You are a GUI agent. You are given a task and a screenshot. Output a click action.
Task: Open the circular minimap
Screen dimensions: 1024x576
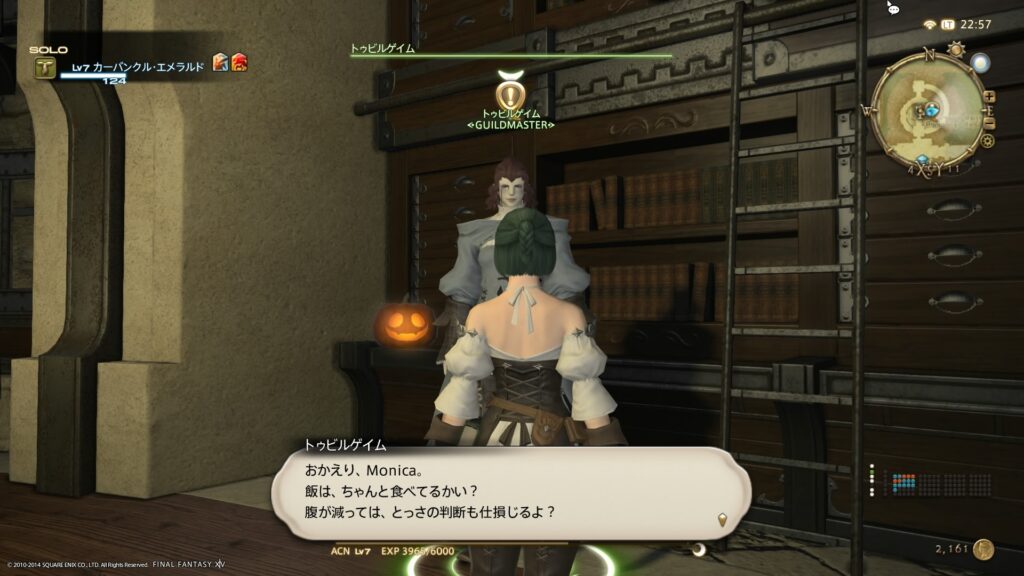point(927,109)
